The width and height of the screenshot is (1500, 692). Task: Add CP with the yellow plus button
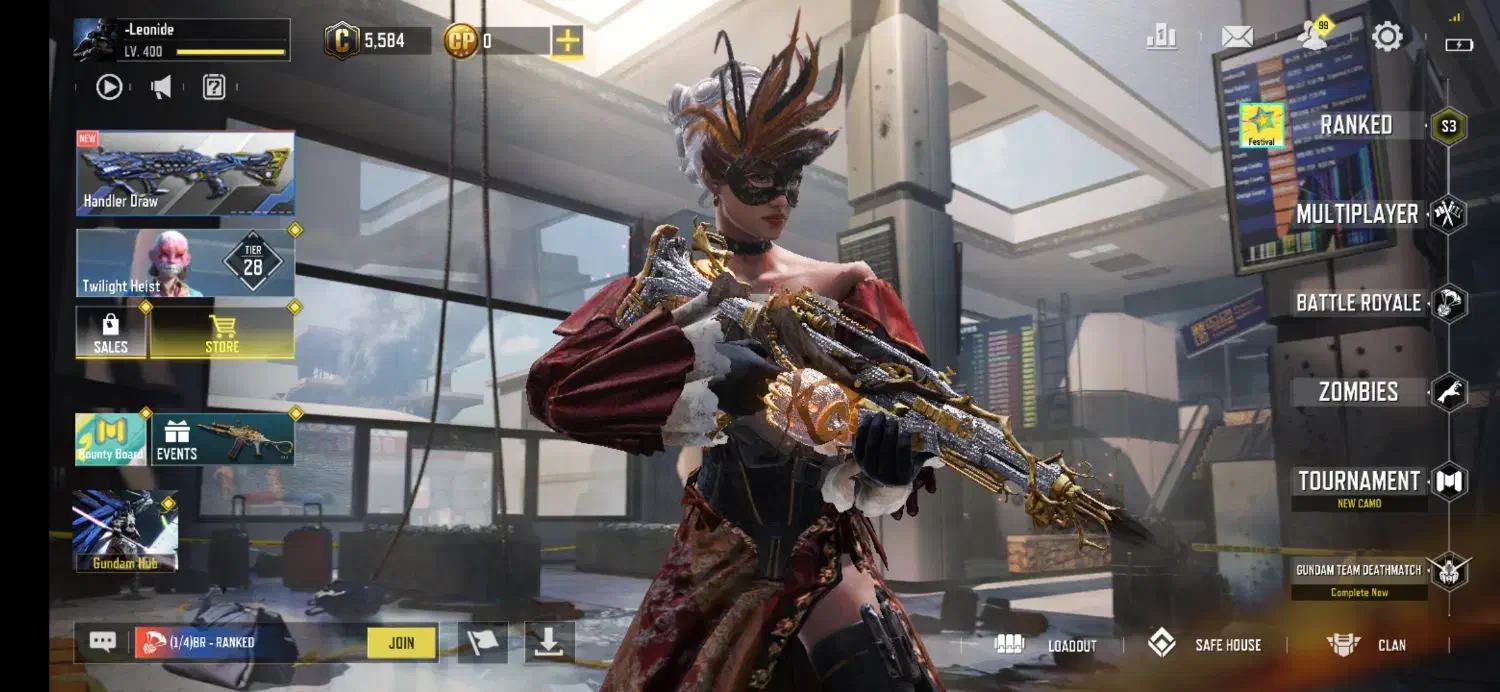(x=567, y=41)
